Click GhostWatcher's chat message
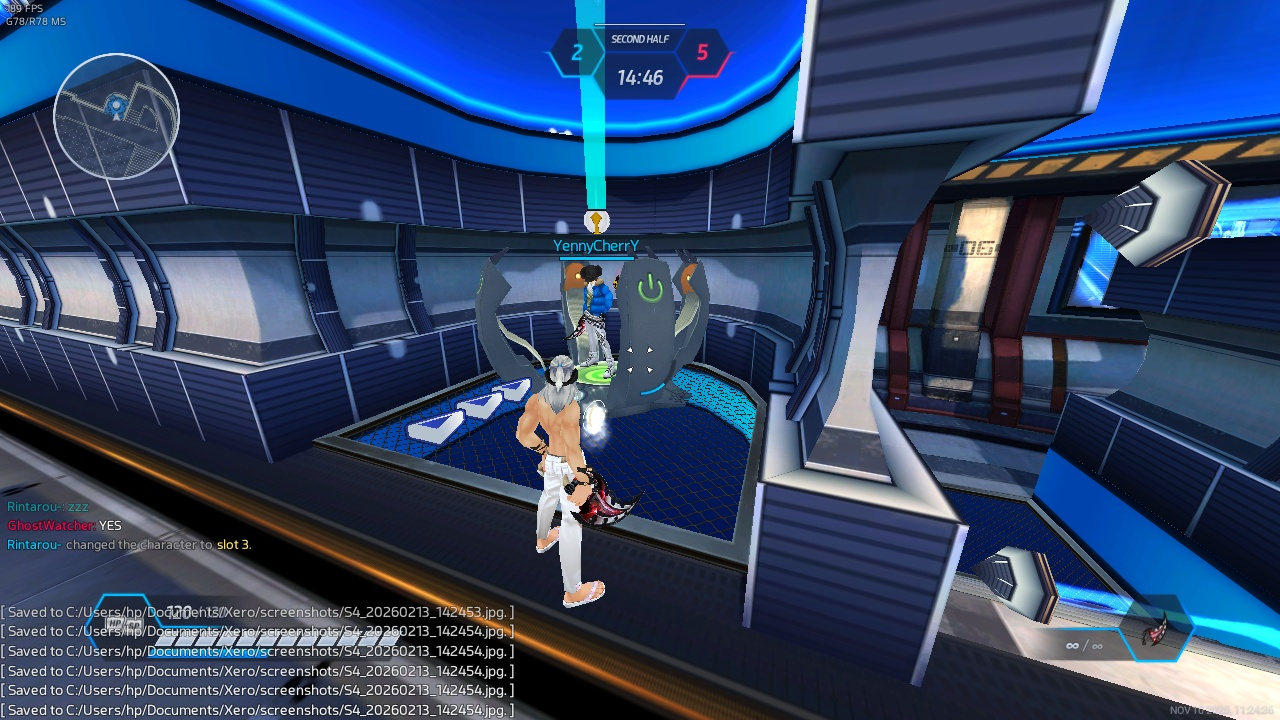This screenshot has height=720, width=1280. [65, 525]
